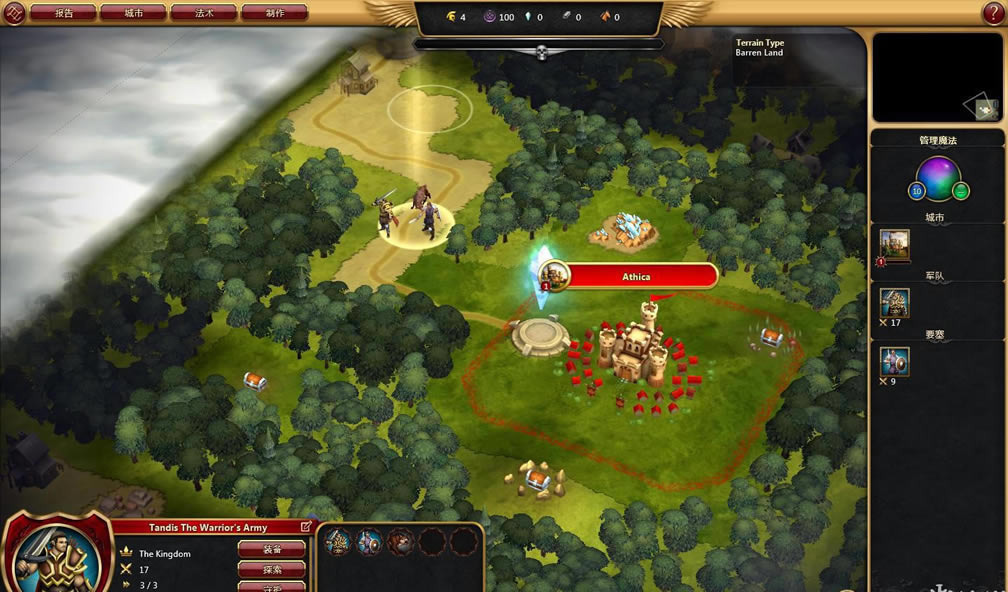Open the magic management orb
This screenshot has height=592, width=1008.
point(938,180)
